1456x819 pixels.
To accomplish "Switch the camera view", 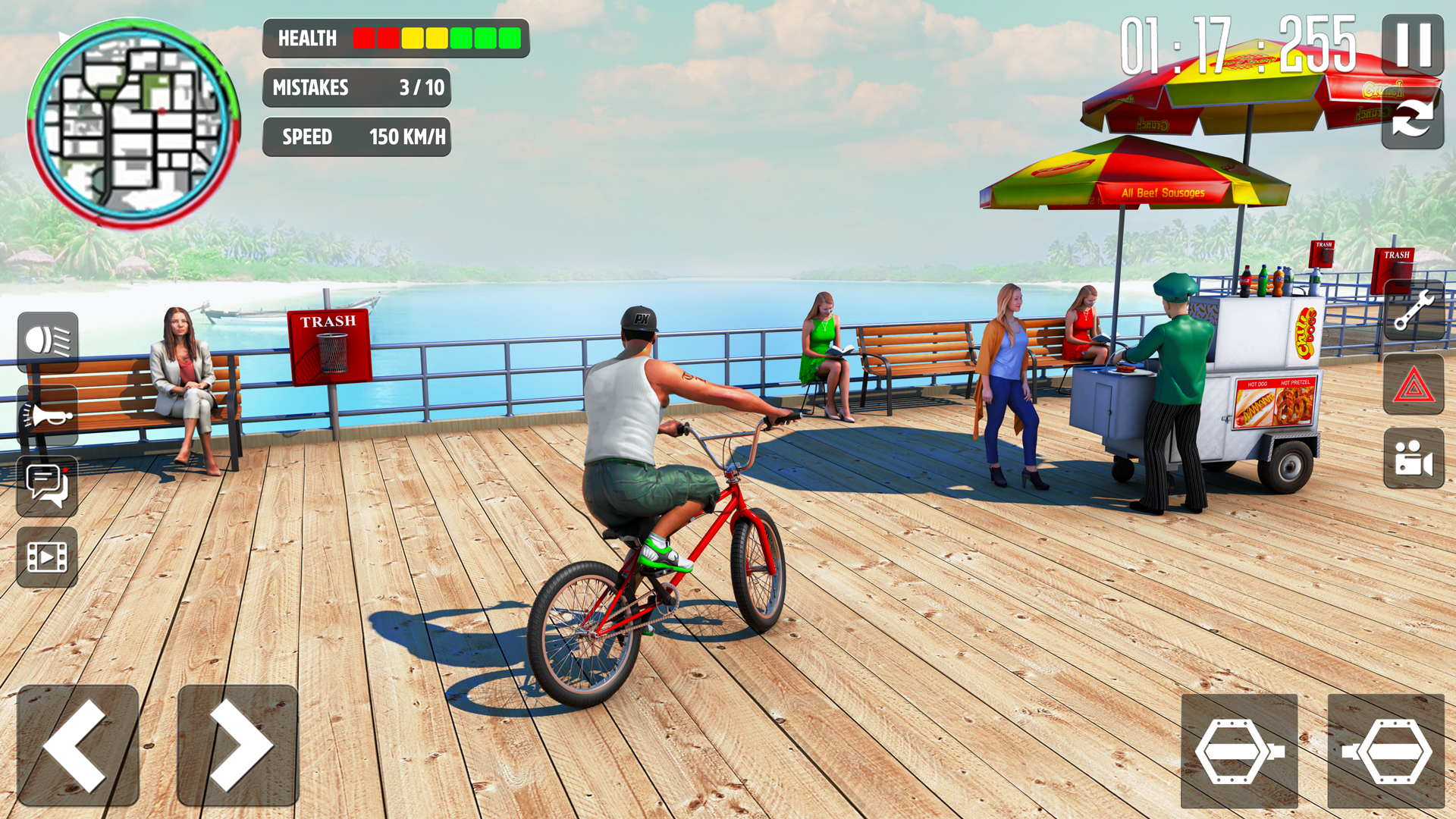I will [1414, 459].
